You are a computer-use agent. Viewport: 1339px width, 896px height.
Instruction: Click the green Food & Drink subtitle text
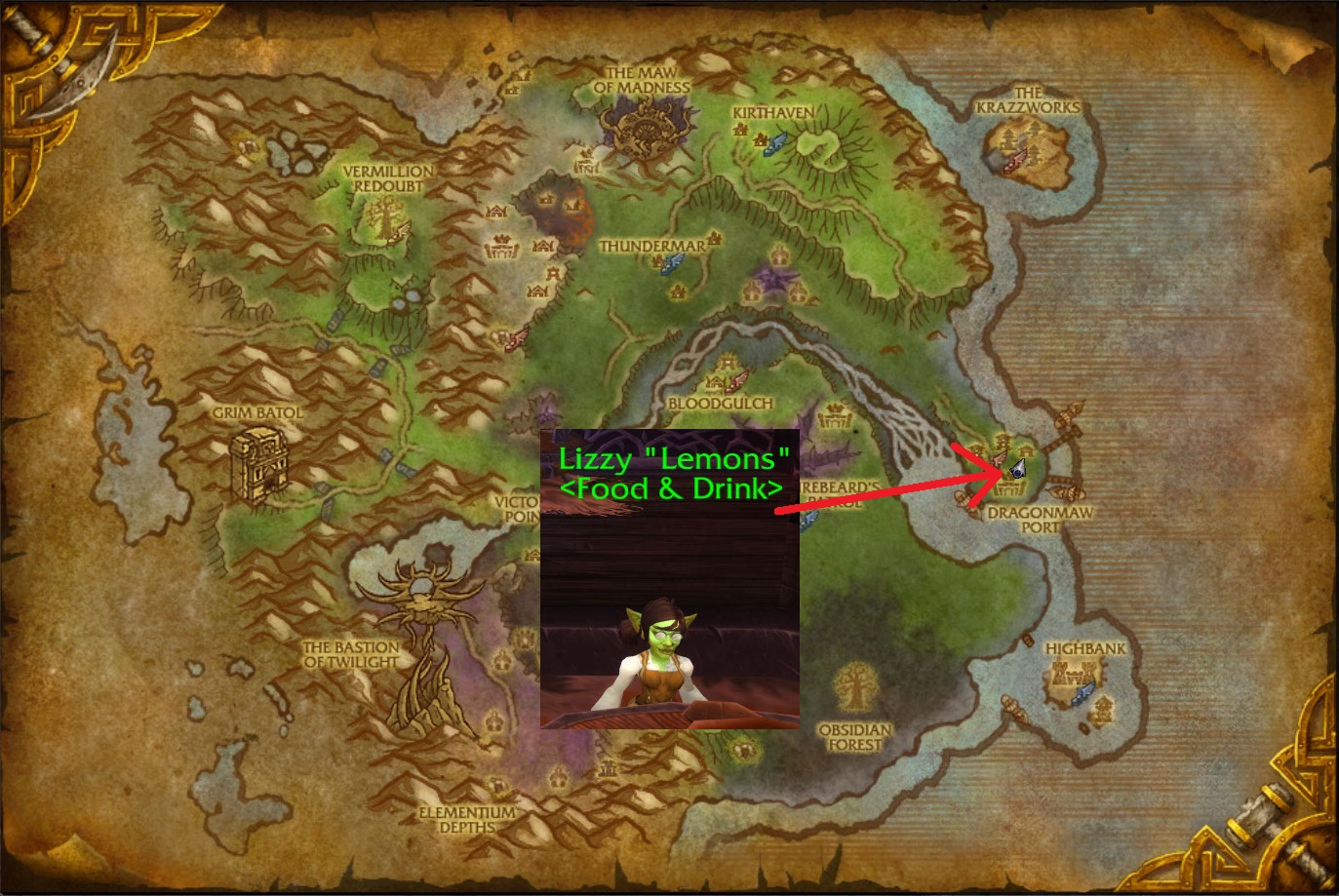(674, 488)
